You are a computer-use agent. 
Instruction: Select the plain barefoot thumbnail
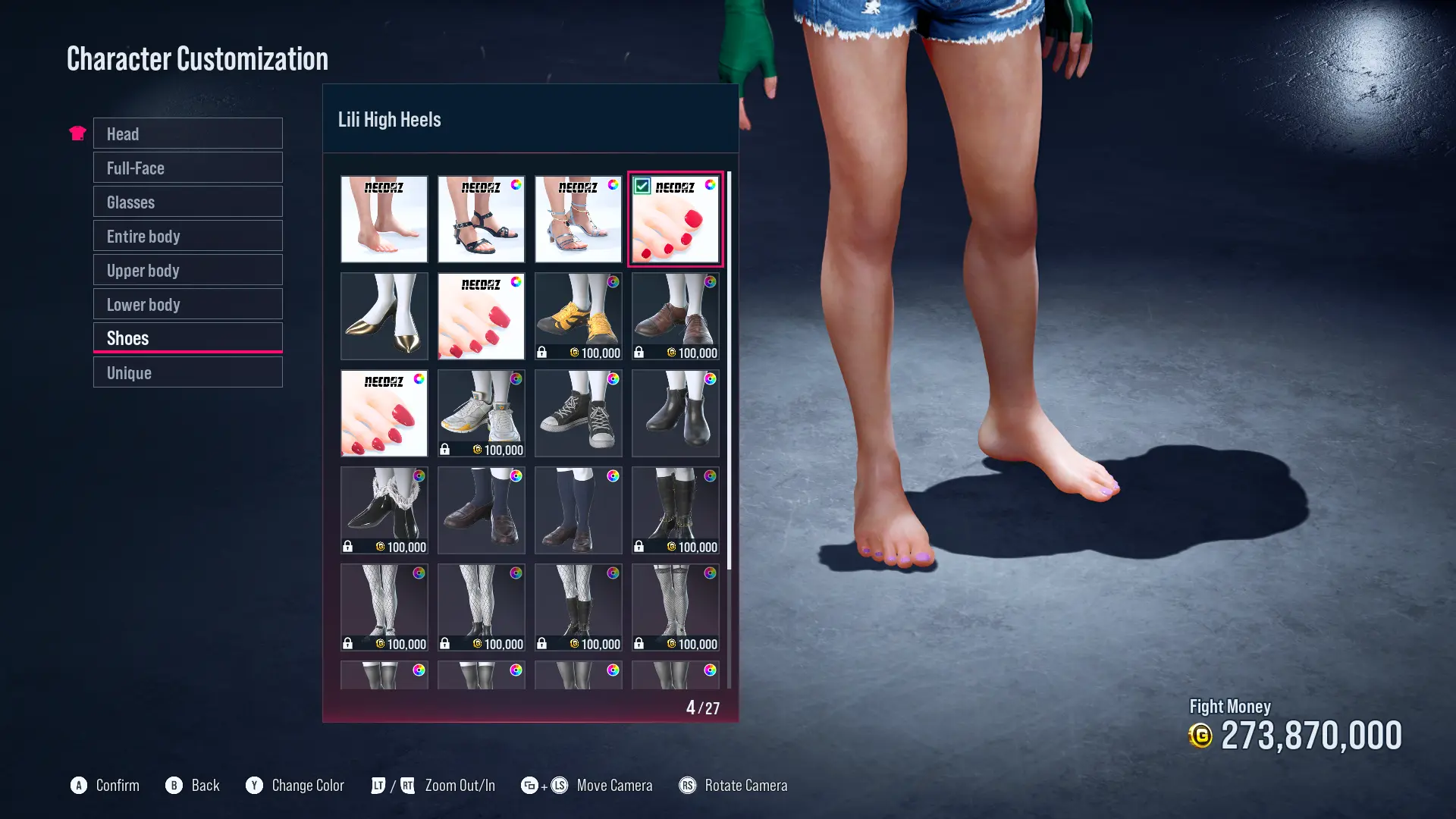pyautogui.click(x=384, y=219)
